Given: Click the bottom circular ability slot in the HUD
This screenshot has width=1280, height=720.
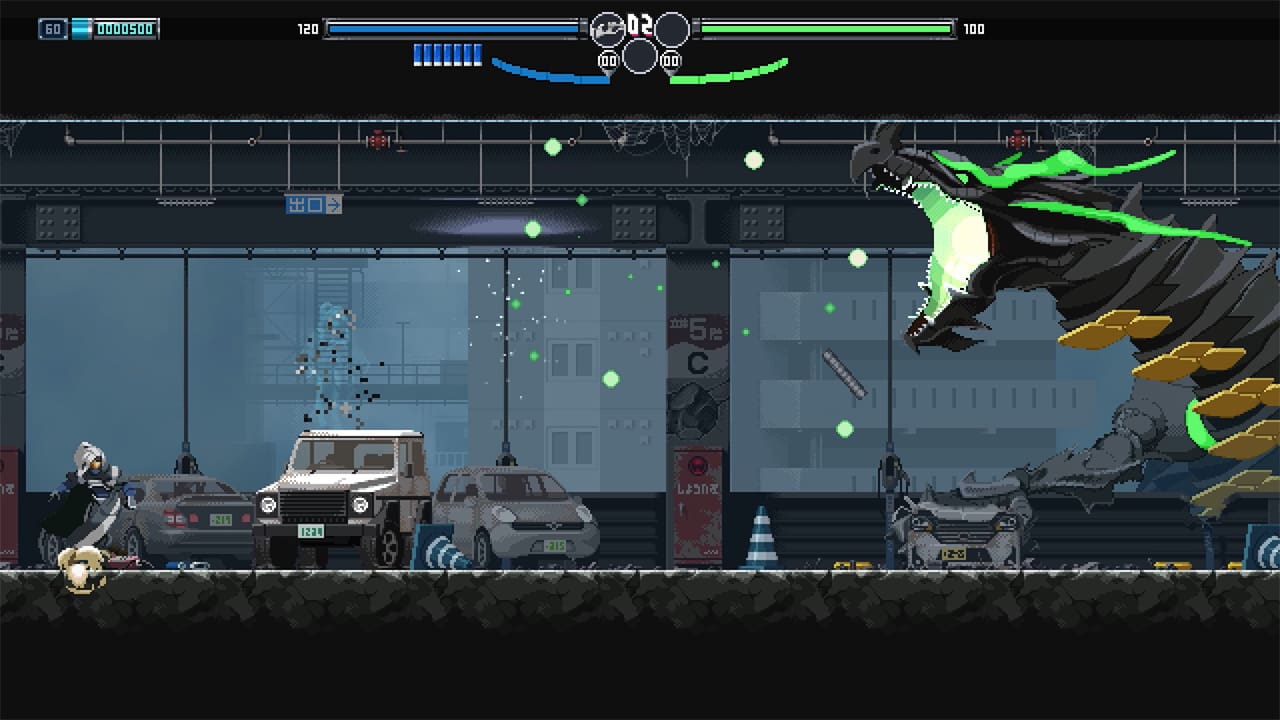Looking at the screenshot, I should [x=640, y=57].
